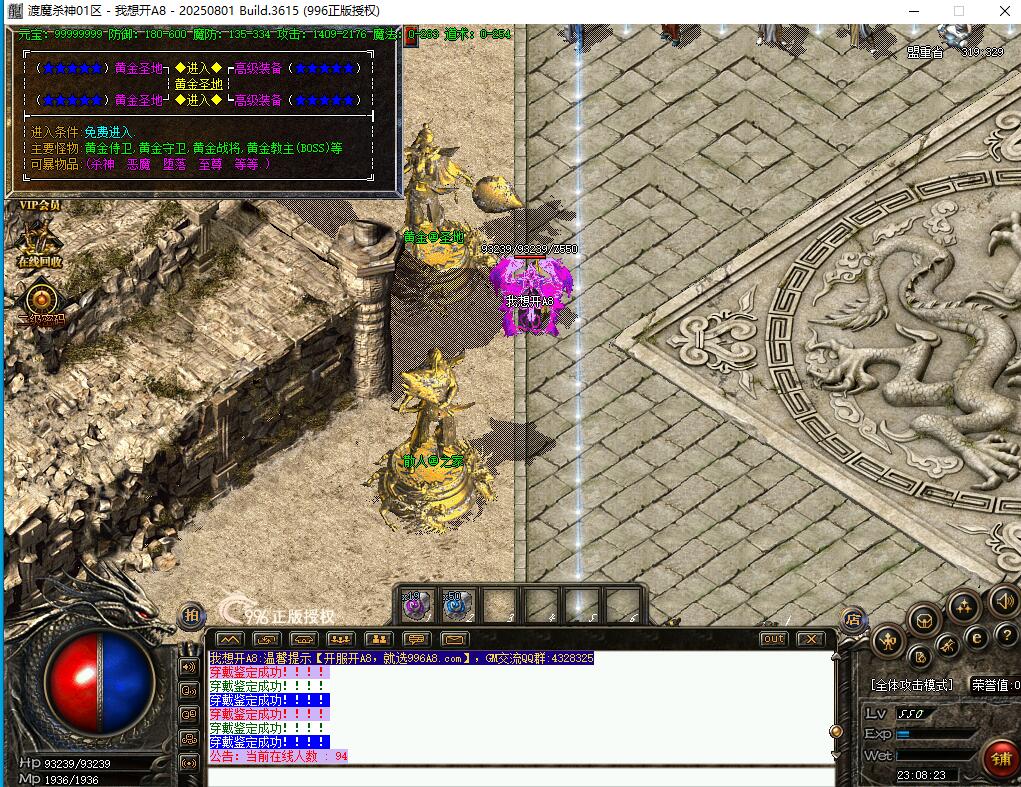Open the bag chest round button

[922, 619]
